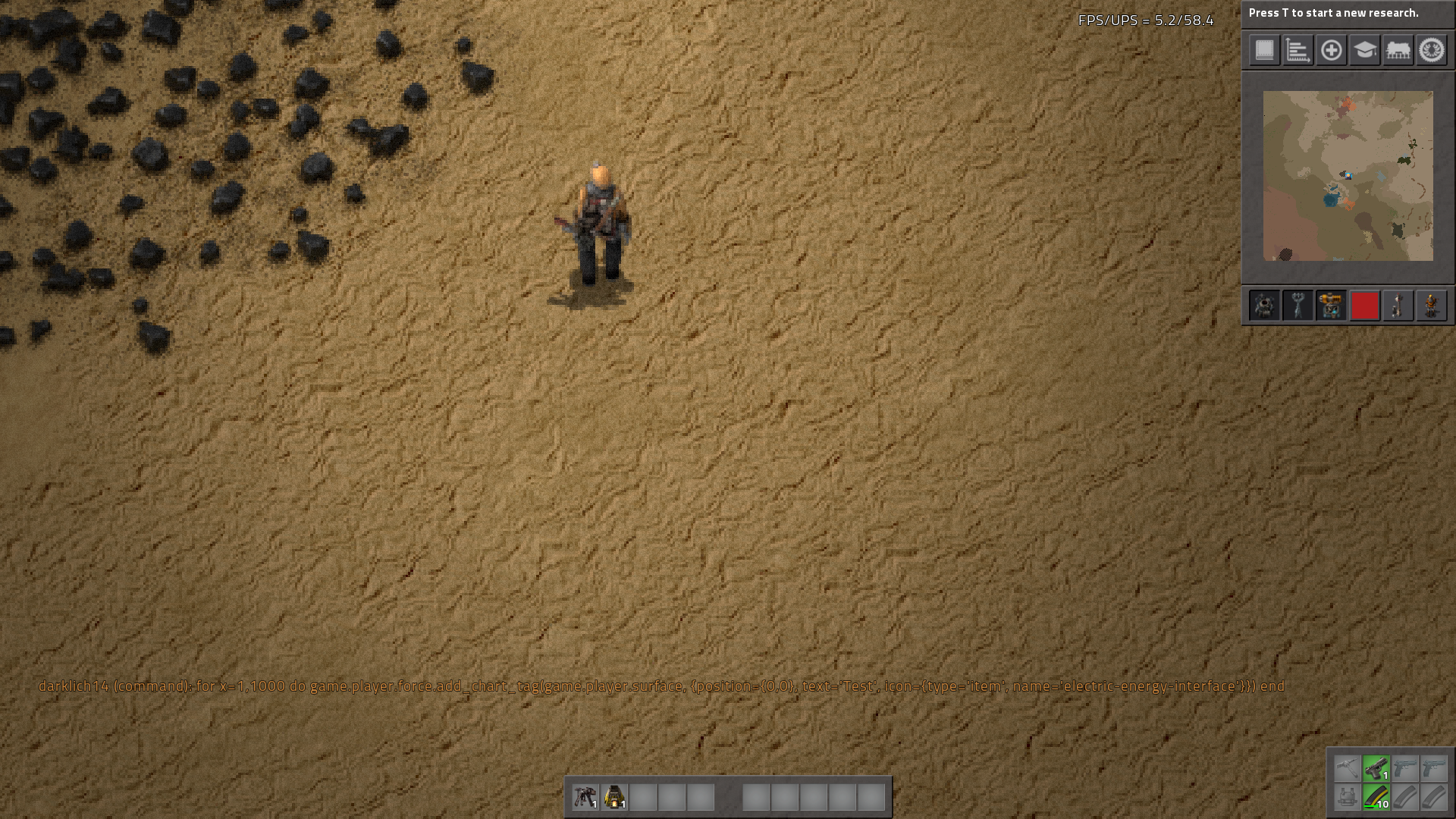Screen dimensions: 1456x819
Task: Click the armor equipment slot
Action: point(1347,798)
